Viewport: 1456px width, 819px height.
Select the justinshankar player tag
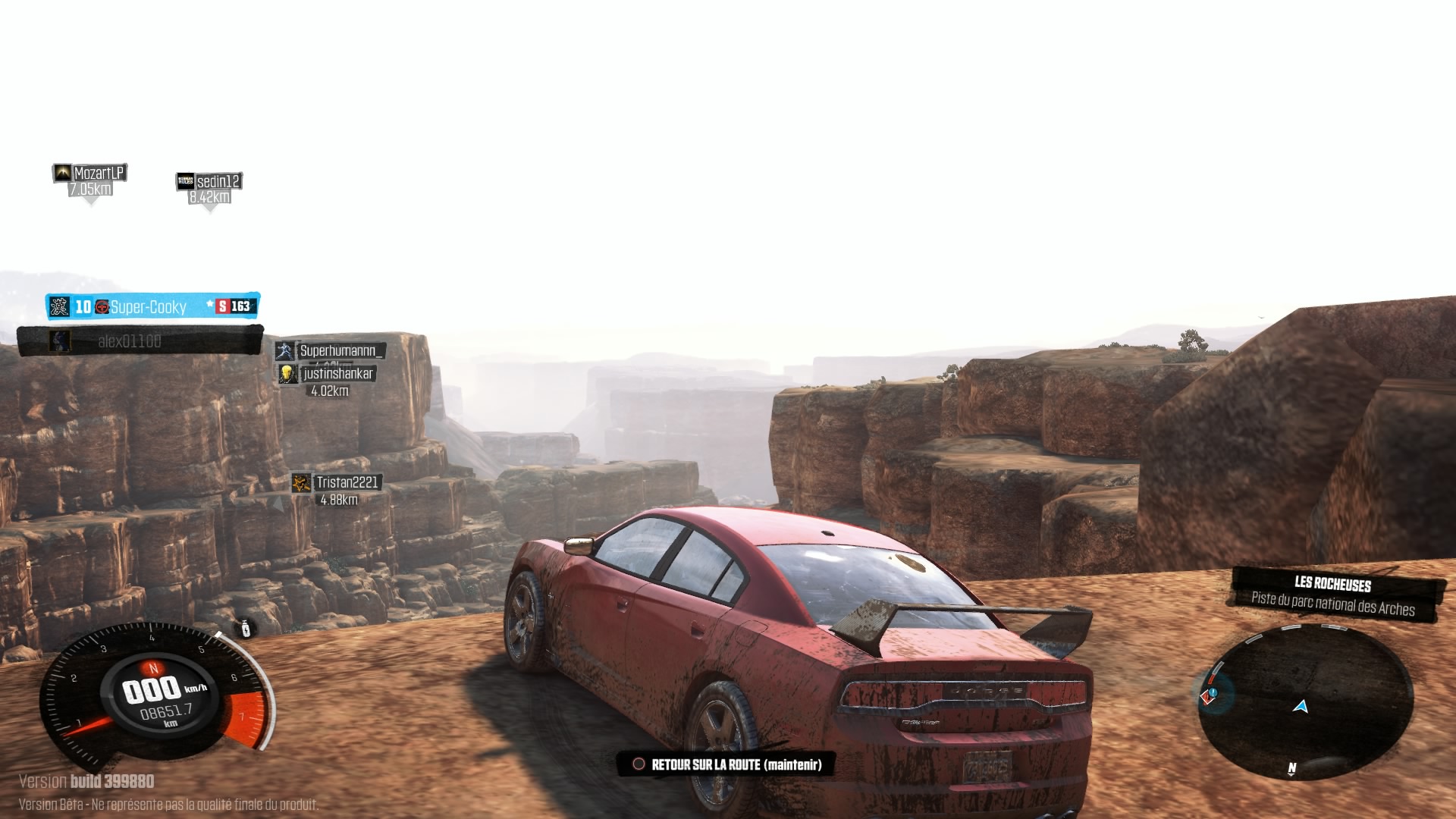point(328,374)
